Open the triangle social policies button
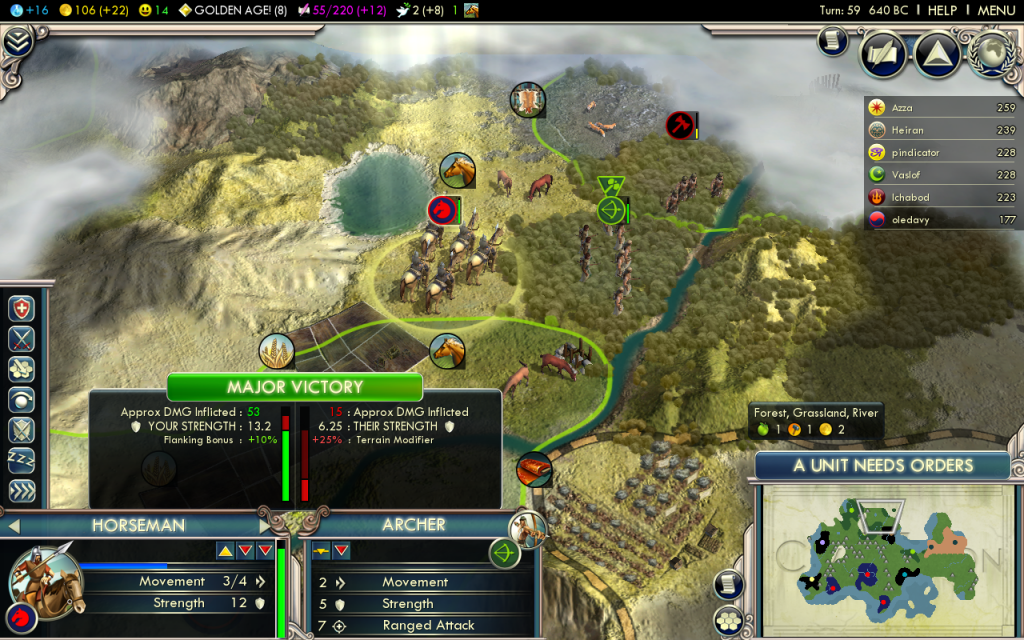This screenshot has width=1024, height=640. [938, 53]
